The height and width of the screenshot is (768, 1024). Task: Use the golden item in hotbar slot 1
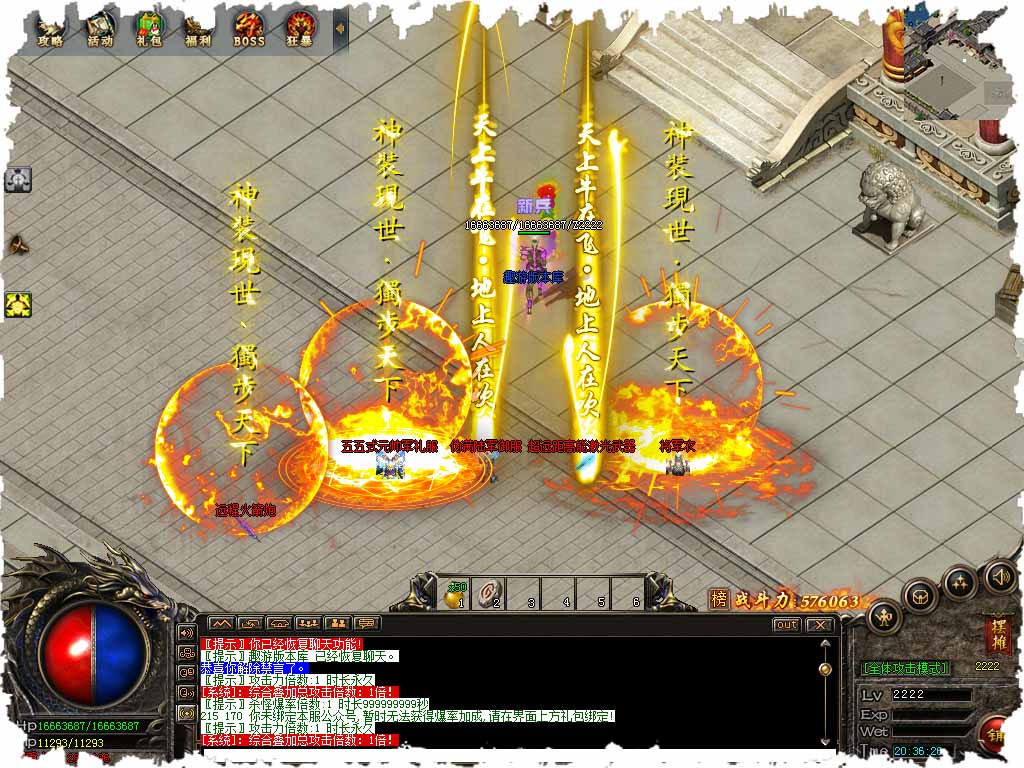(x=455, y=593)
